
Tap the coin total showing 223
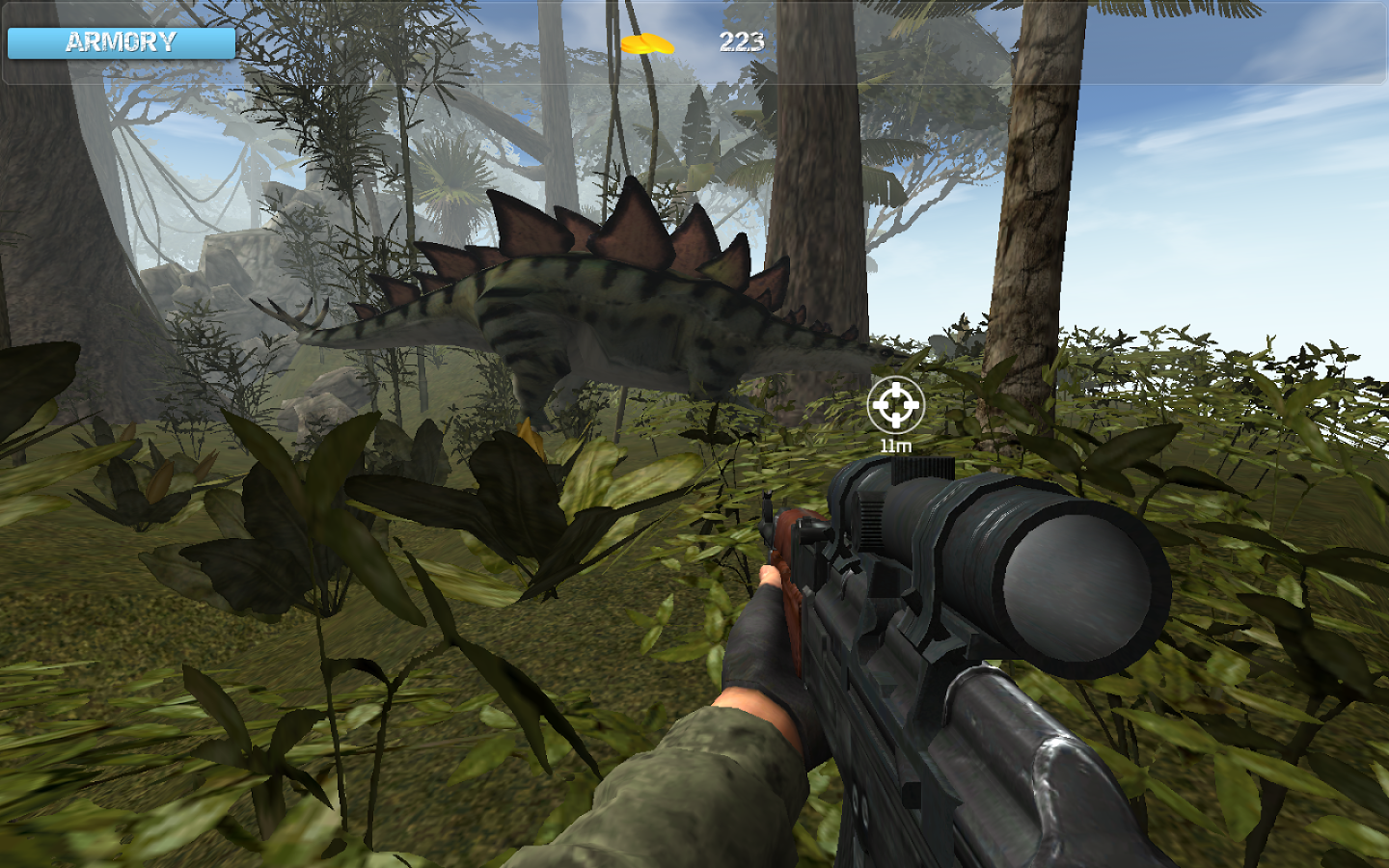click(x=739, y=41)
